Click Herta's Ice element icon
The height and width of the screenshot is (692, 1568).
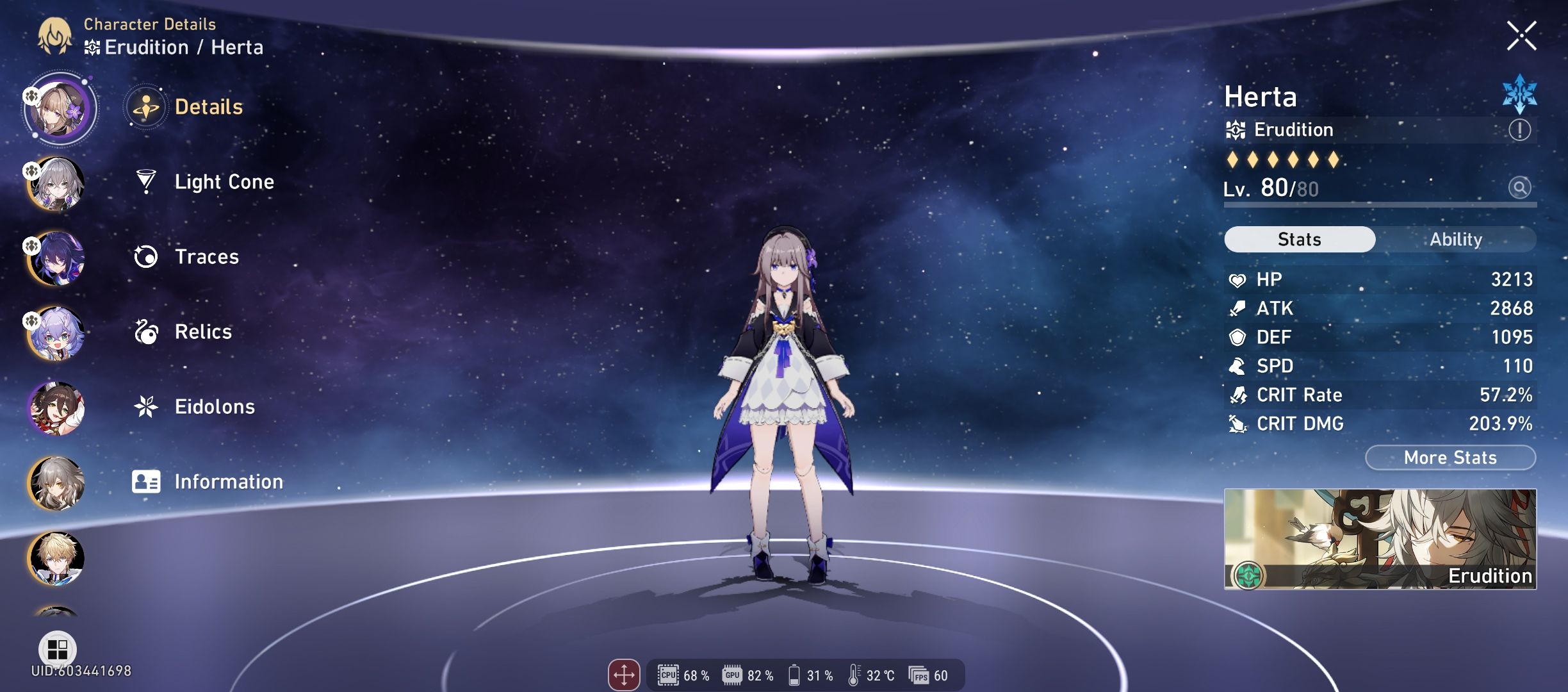click(x=1521, y=97)
